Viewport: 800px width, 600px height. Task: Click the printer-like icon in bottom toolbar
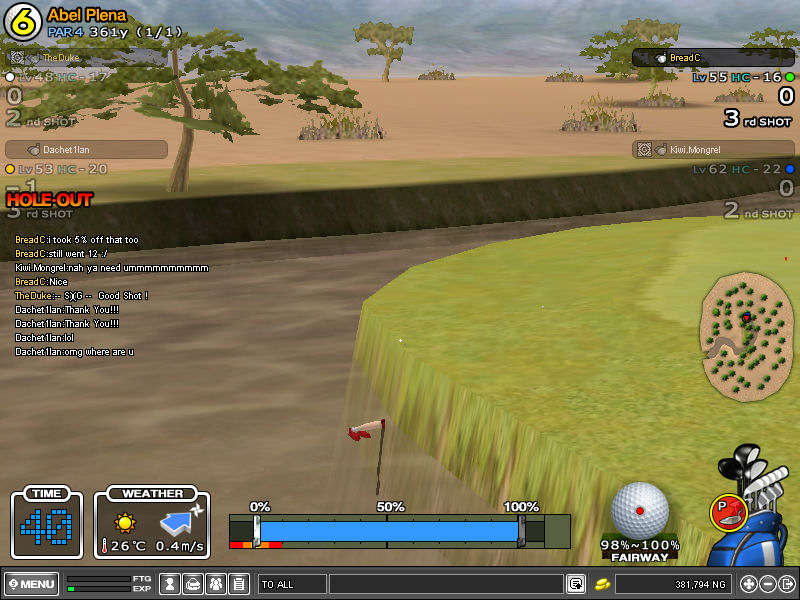tap(193, 584)
